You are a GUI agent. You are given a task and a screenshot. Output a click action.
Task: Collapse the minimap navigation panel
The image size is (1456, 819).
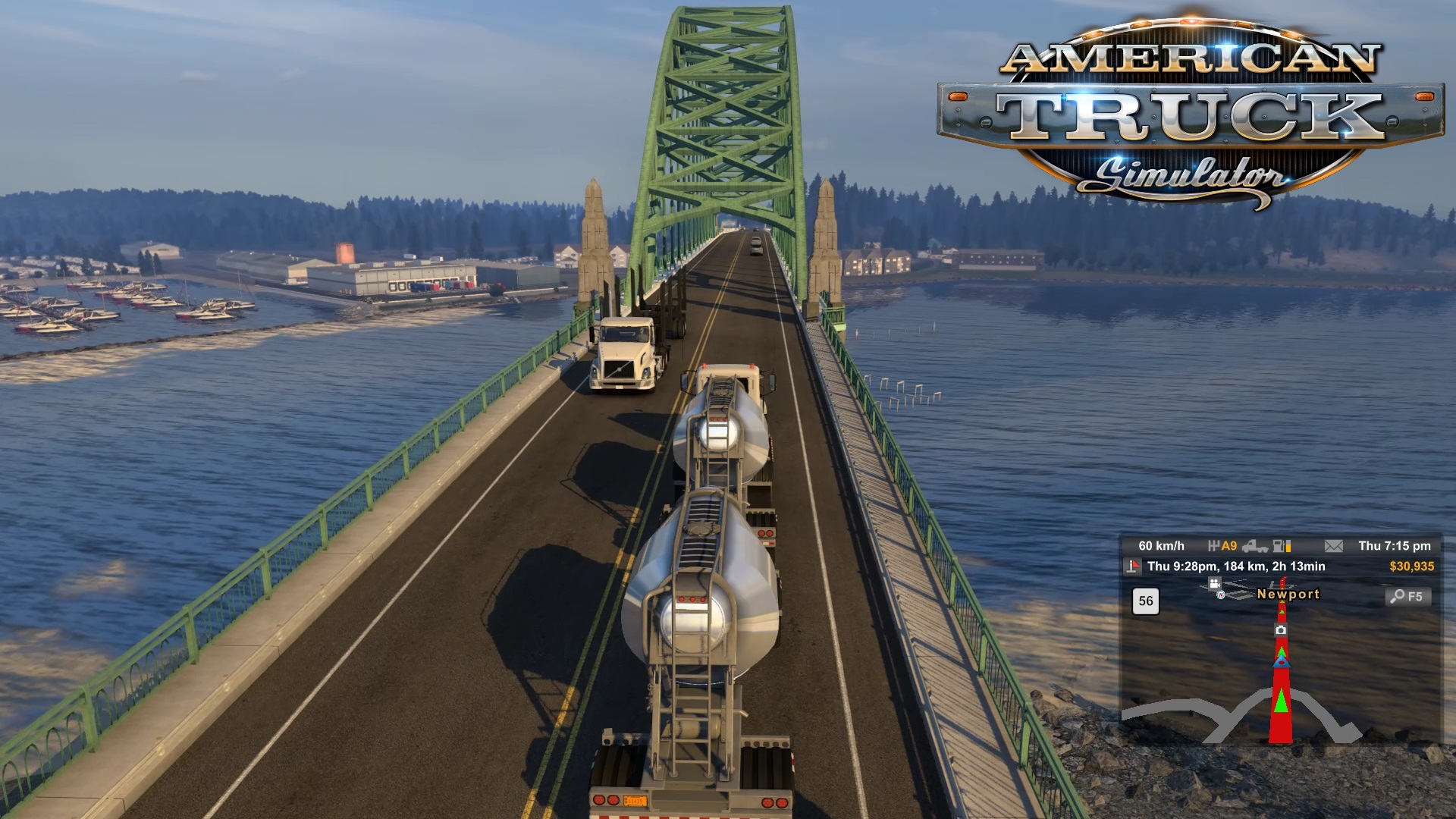(1282, 682)
